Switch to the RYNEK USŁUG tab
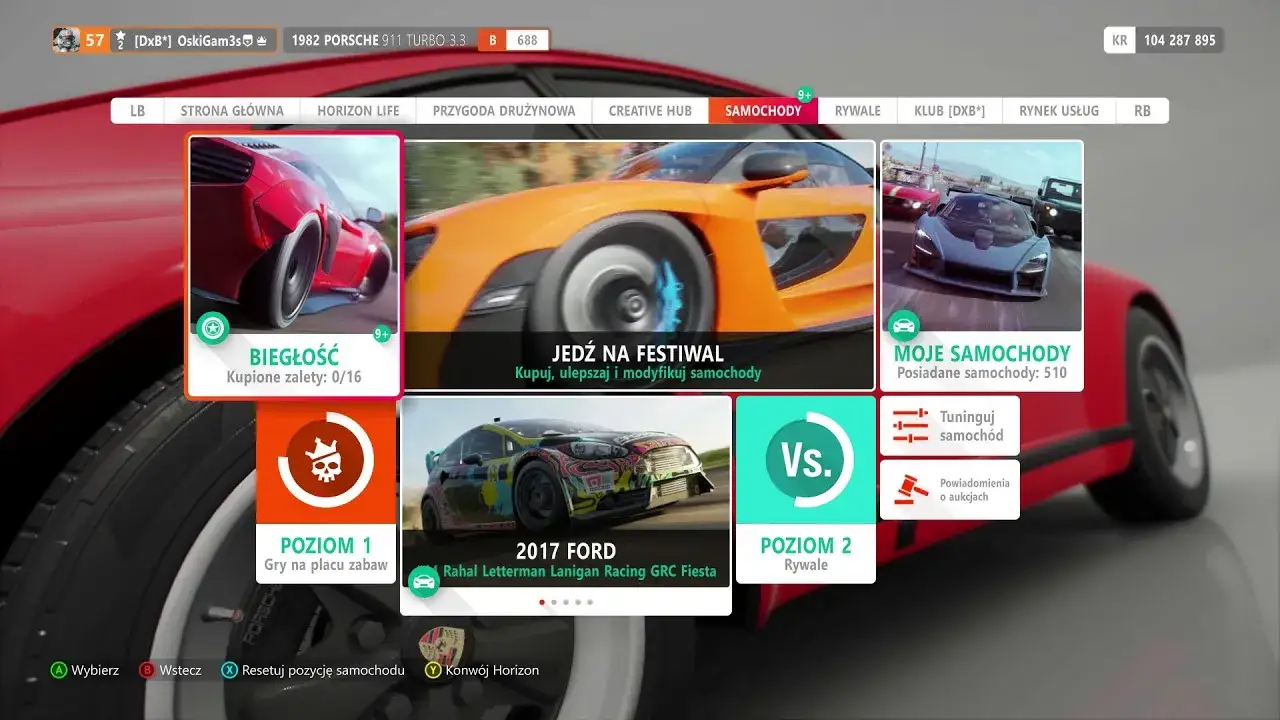This screenshot has width=1280, height=720. 1058,110
